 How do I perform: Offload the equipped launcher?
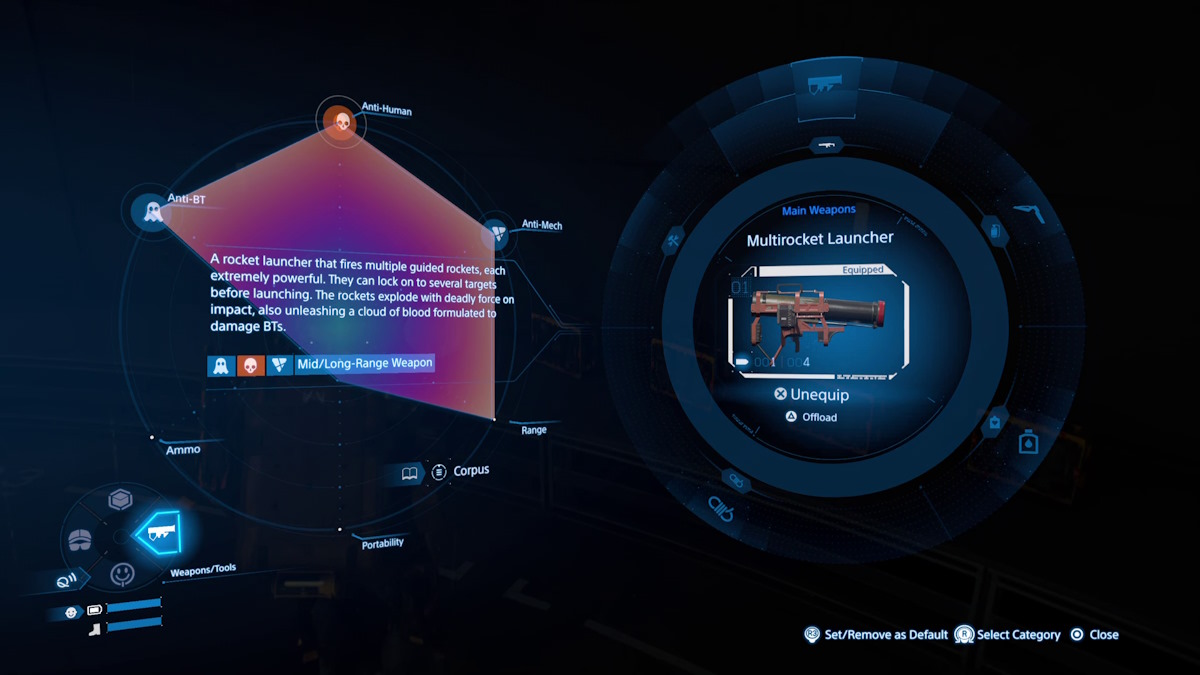811,417
